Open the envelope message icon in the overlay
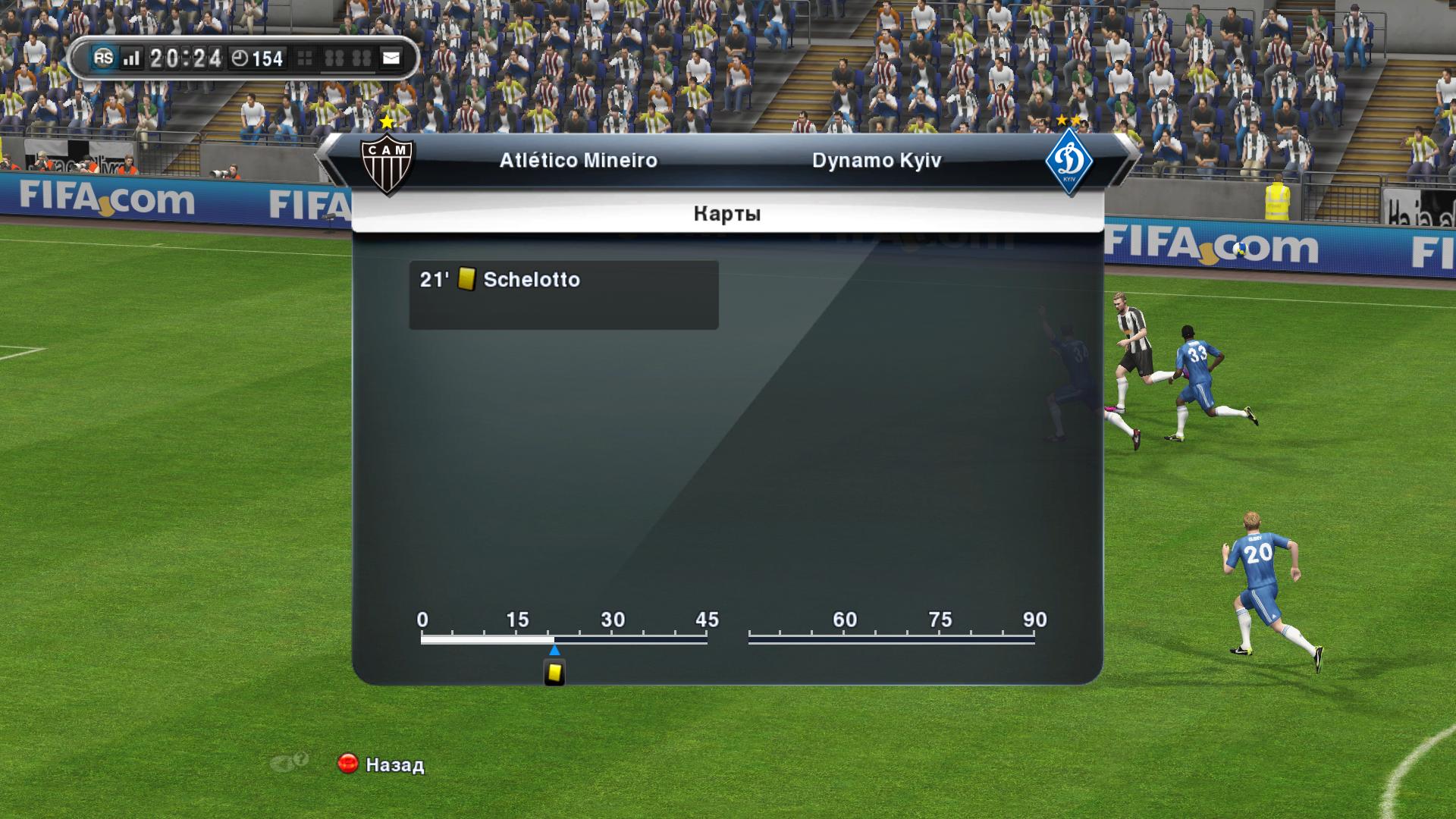Viewport: 1456px width, 819px height. tap(391, 58)
